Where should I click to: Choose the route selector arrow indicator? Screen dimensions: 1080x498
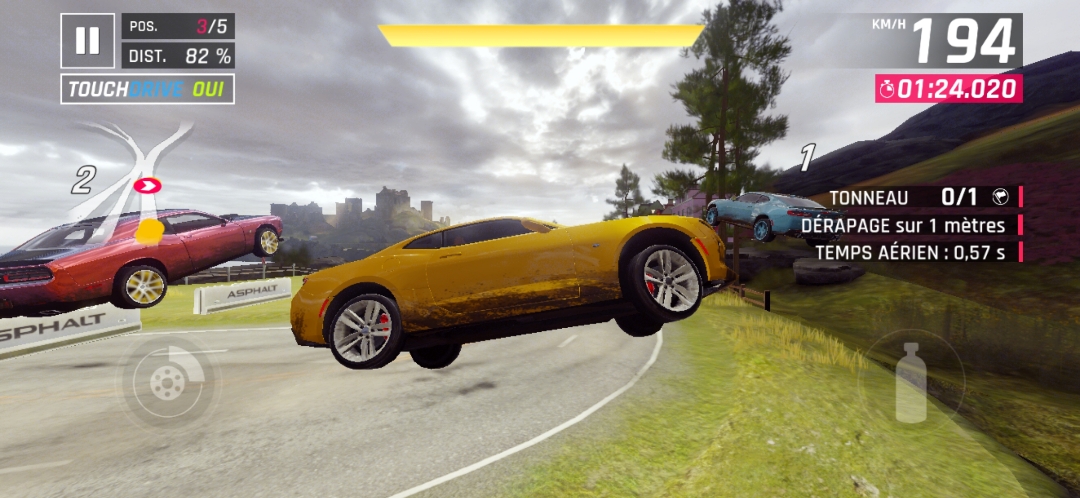tap(148, 185)
